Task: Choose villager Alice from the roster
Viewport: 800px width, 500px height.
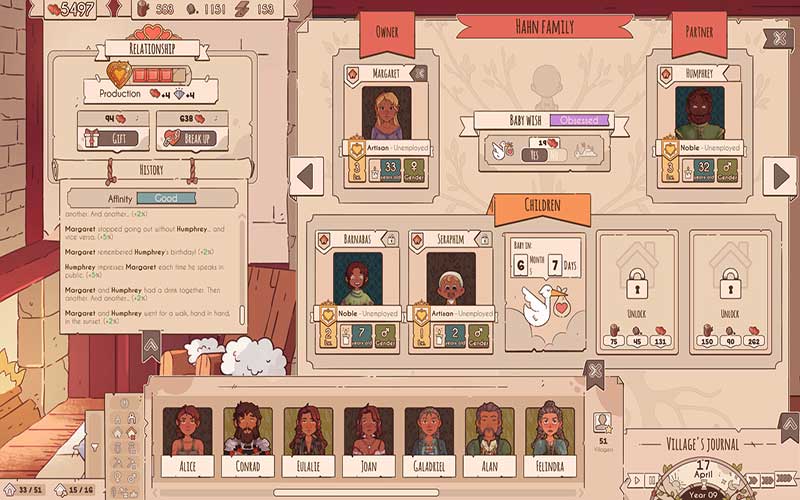Action: pos(187,437)
